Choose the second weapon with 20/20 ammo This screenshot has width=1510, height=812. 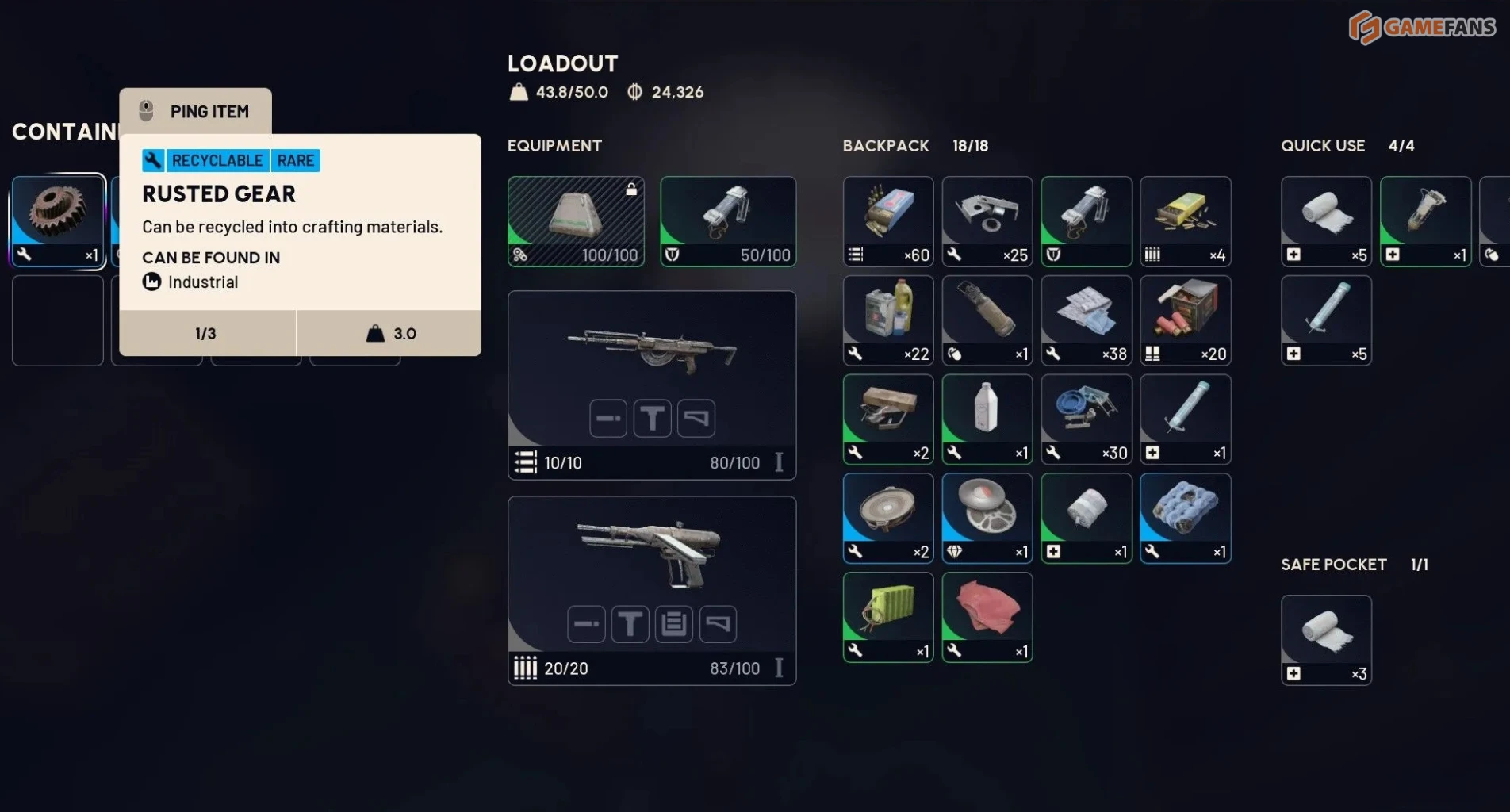[652, 590]
